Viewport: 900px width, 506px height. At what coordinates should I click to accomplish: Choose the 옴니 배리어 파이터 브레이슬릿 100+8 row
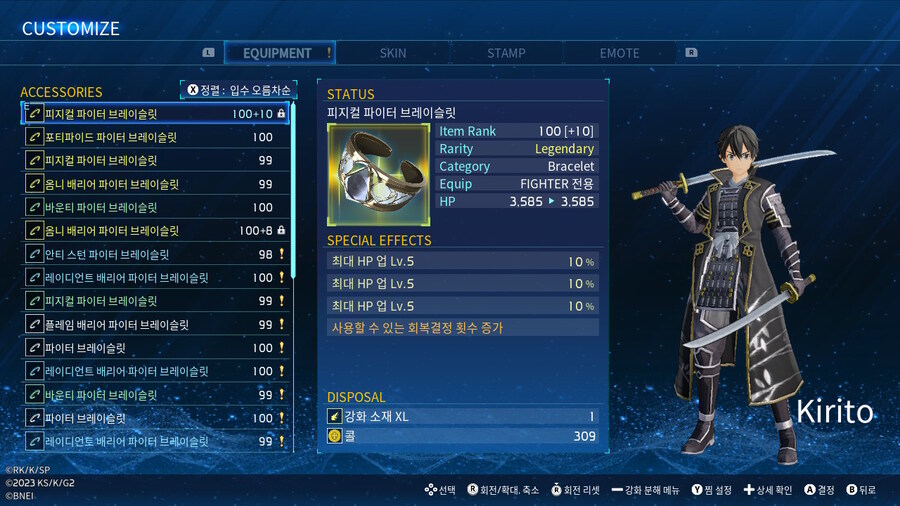tap(156, 231)
